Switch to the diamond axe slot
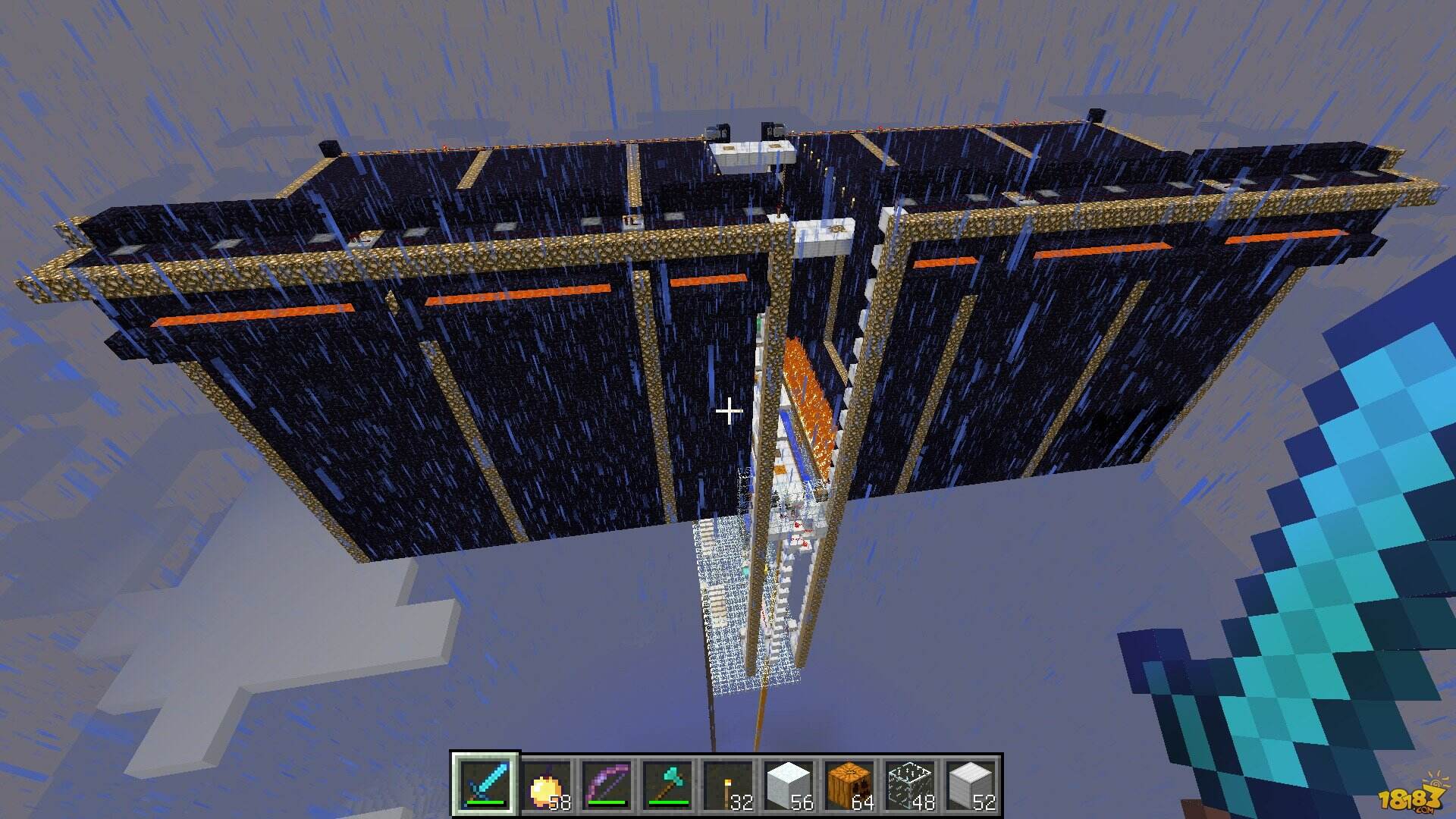Screen dimensions: 1456x819 tap(667, 786)
